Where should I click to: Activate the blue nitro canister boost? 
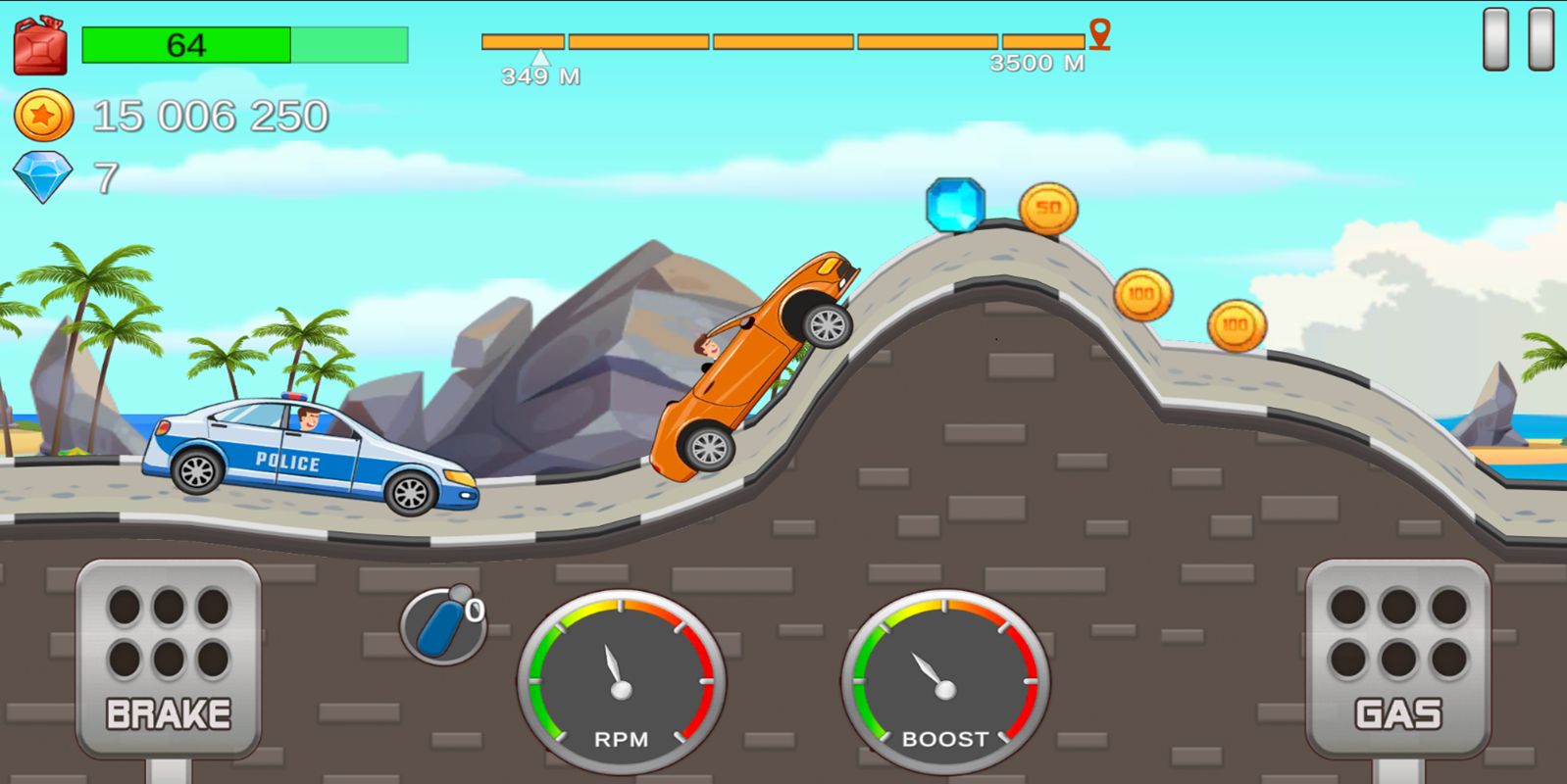[x=442, y=625]
